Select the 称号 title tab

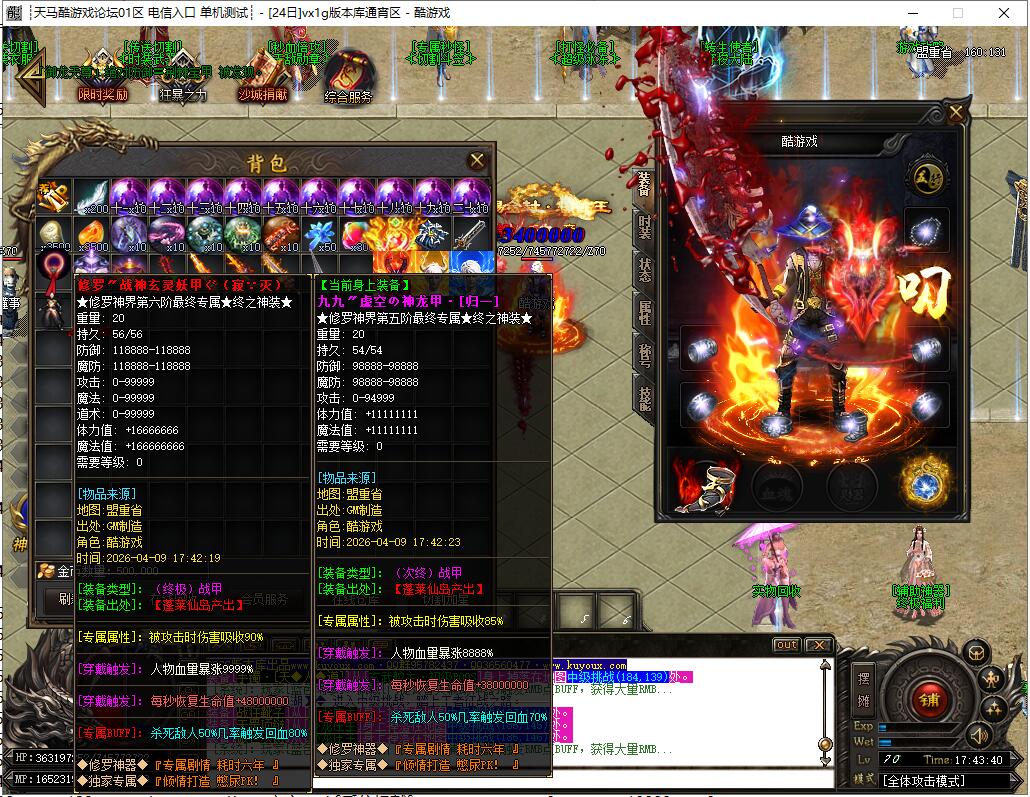[x=645, y=354]
